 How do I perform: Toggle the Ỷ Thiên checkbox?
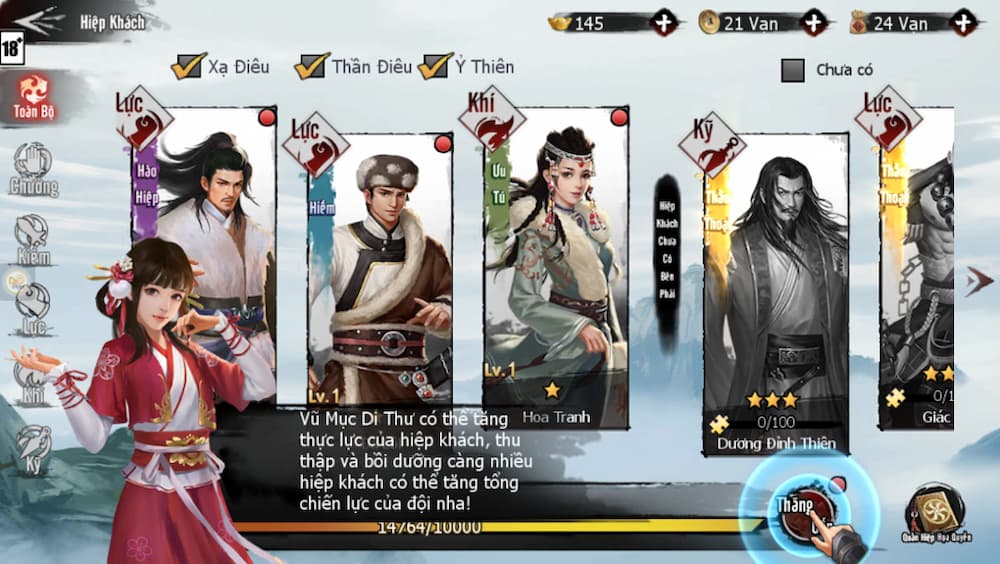coord(436,67)
